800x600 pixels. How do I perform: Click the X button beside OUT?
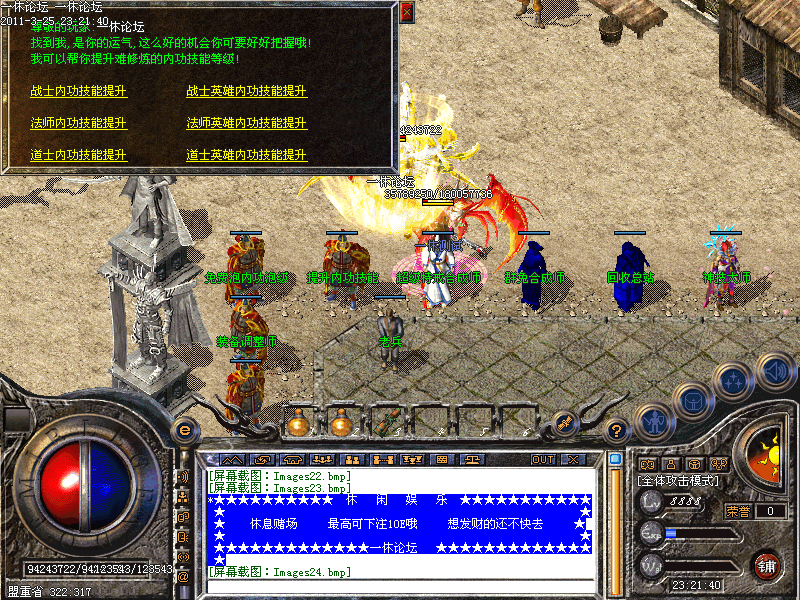[573, 460]
